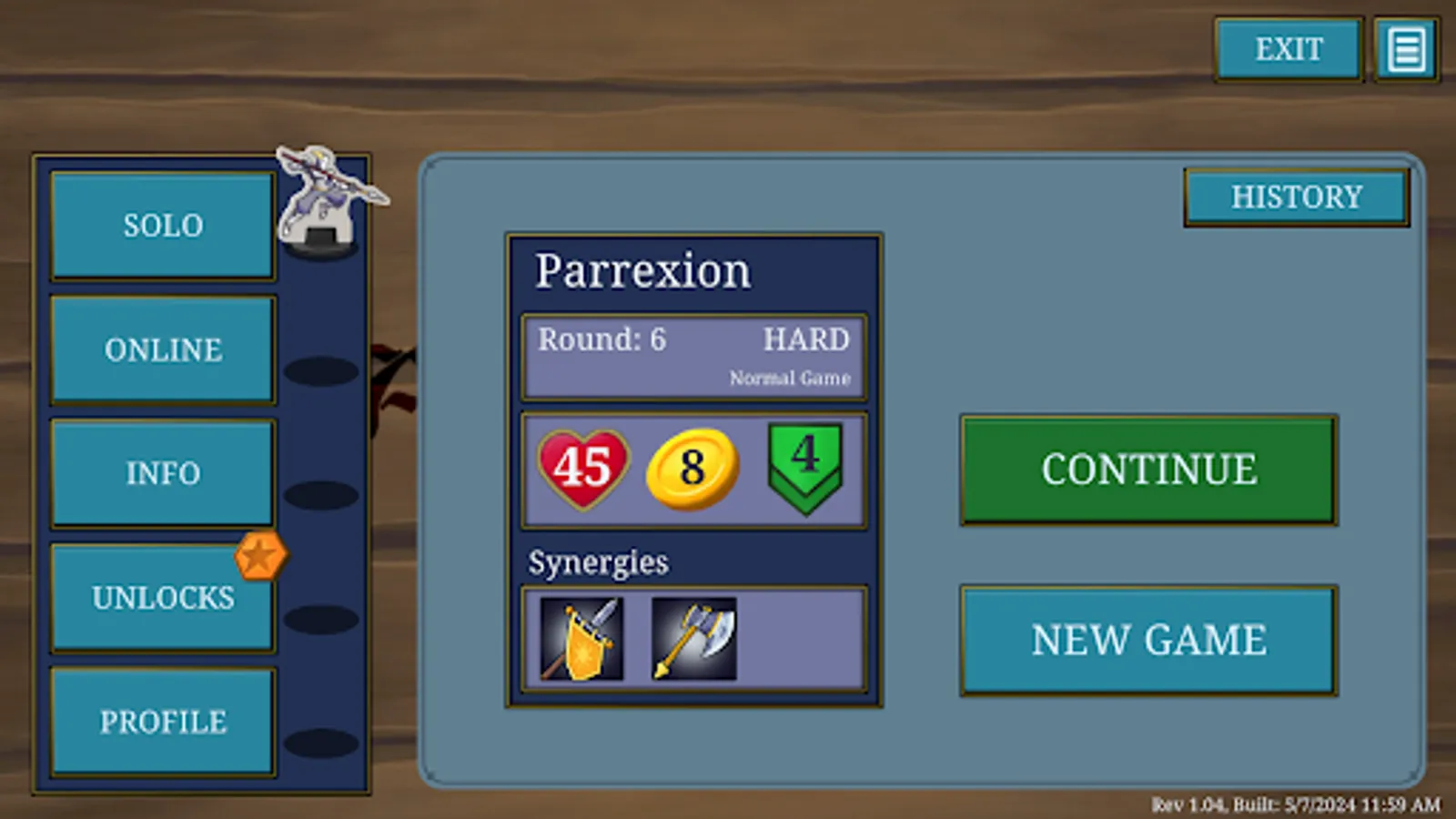Click the Round 6 HARD status panel
The image size is (1456, 819).
click(693, 355)
